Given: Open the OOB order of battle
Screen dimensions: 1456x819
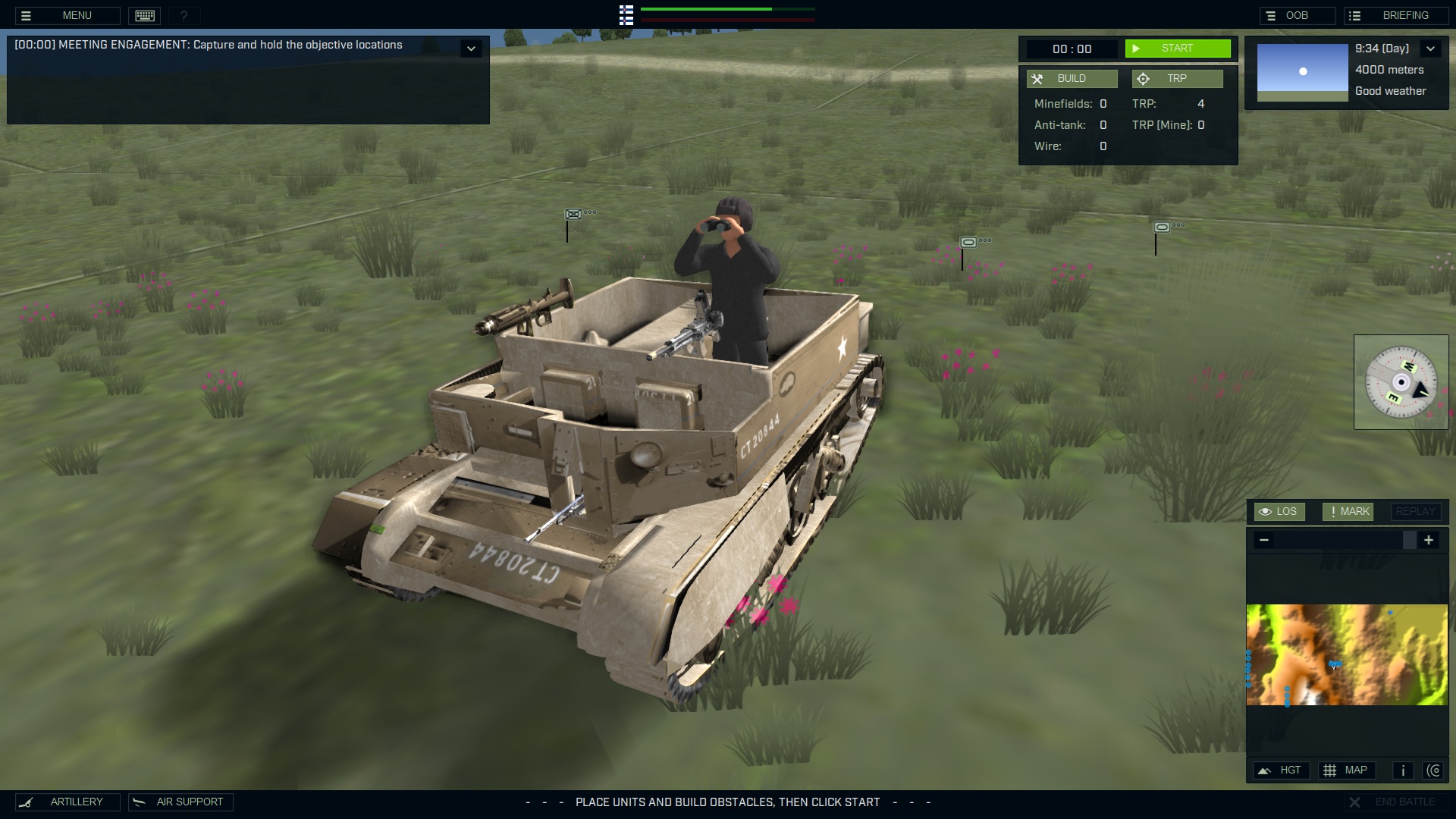Looking at the screenshot, I should (x=1297, y=15).
